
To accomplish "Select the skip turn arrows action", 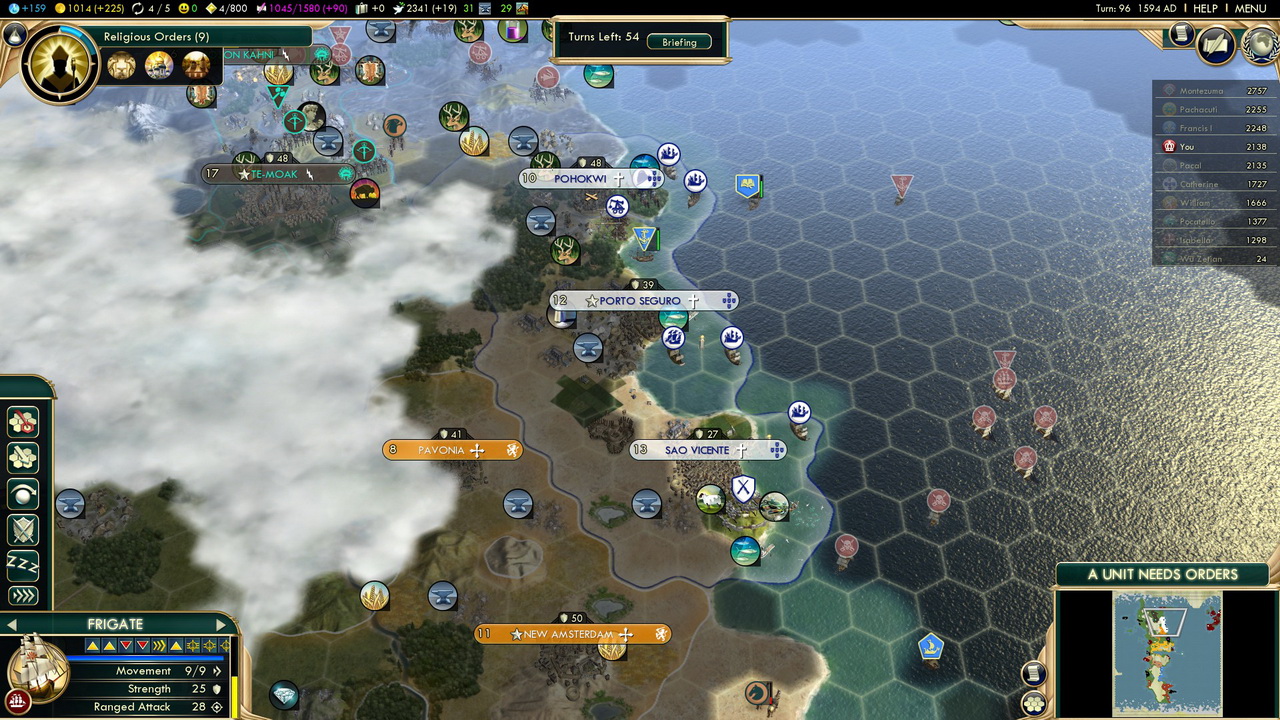I will (22, 597).
